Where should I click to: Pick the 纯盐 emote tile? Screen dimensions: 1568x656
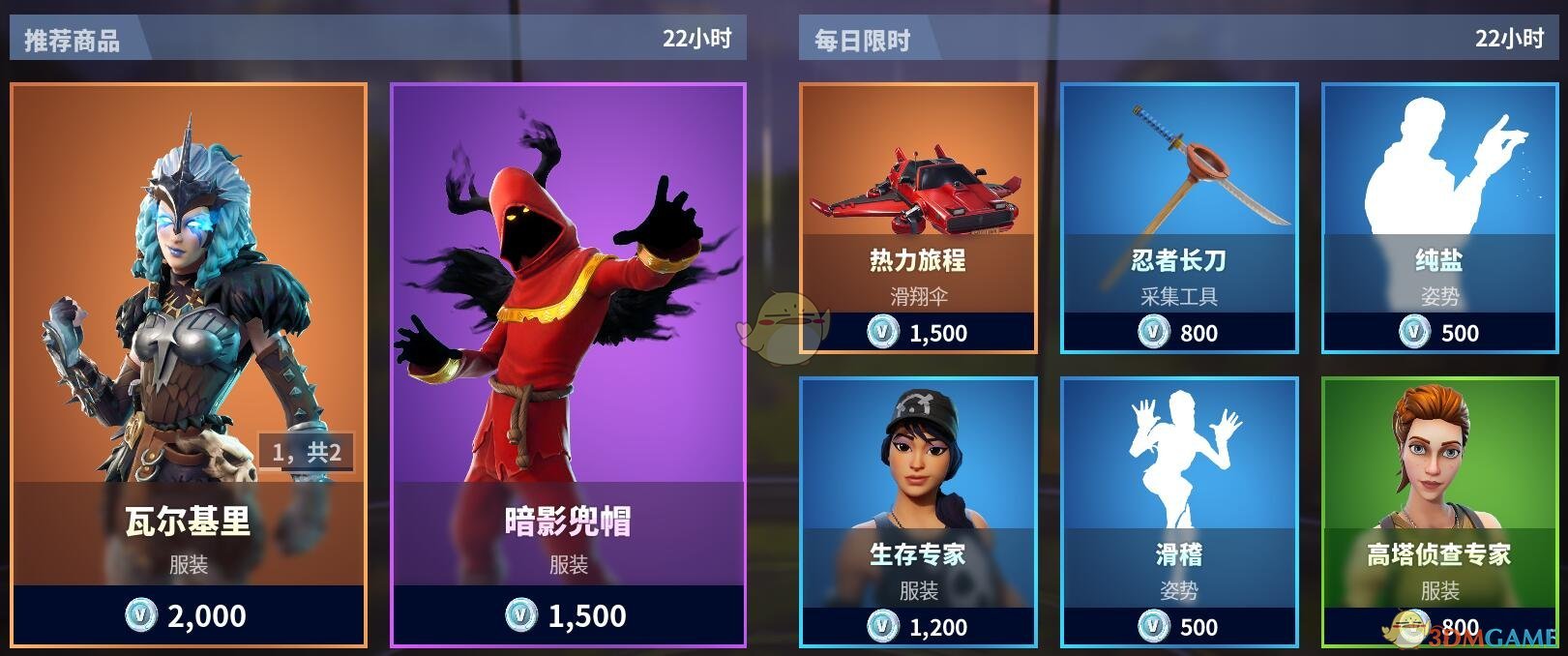[1440, 218]
